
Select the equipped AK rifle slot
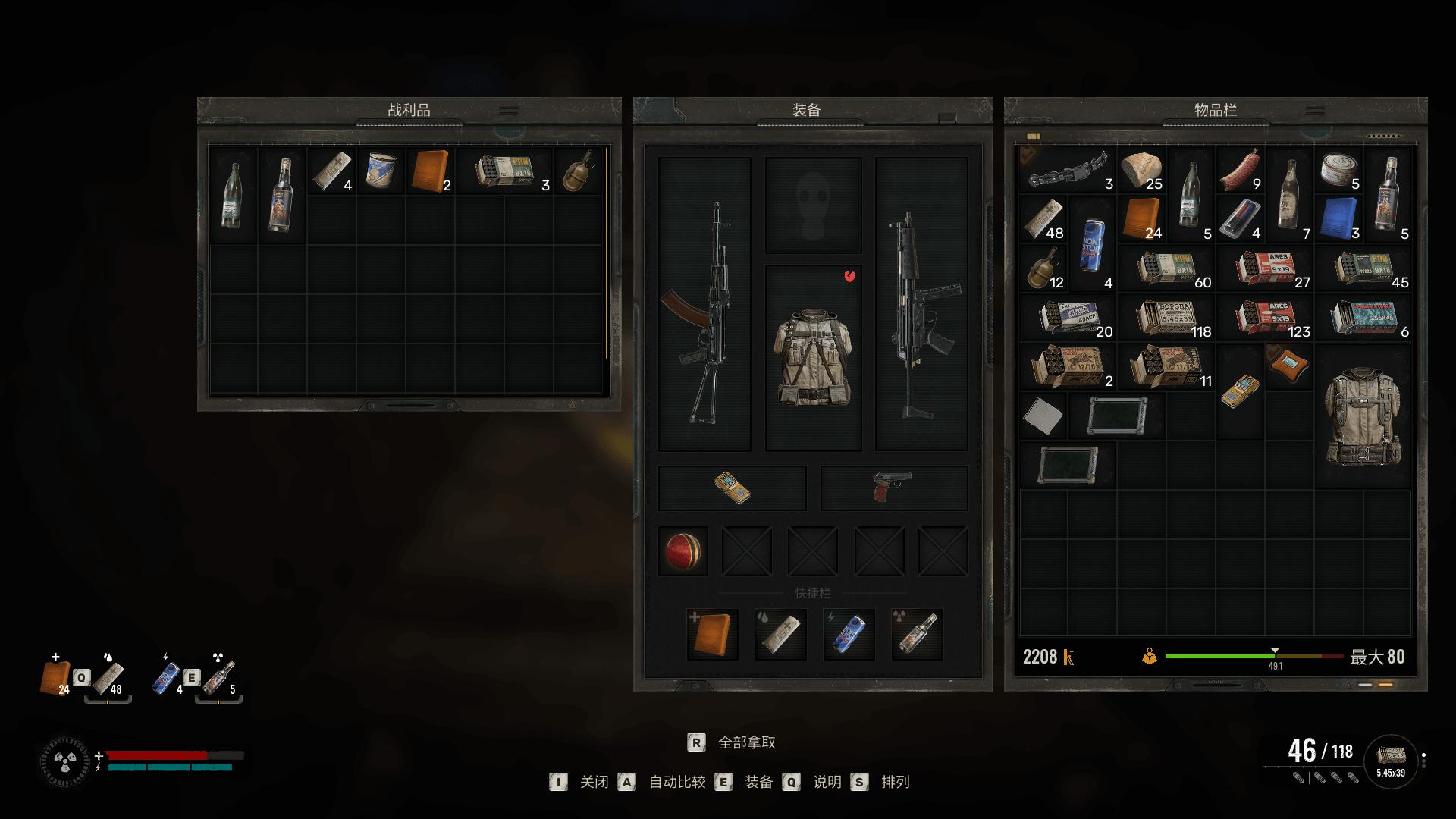(x=704, y=304)
